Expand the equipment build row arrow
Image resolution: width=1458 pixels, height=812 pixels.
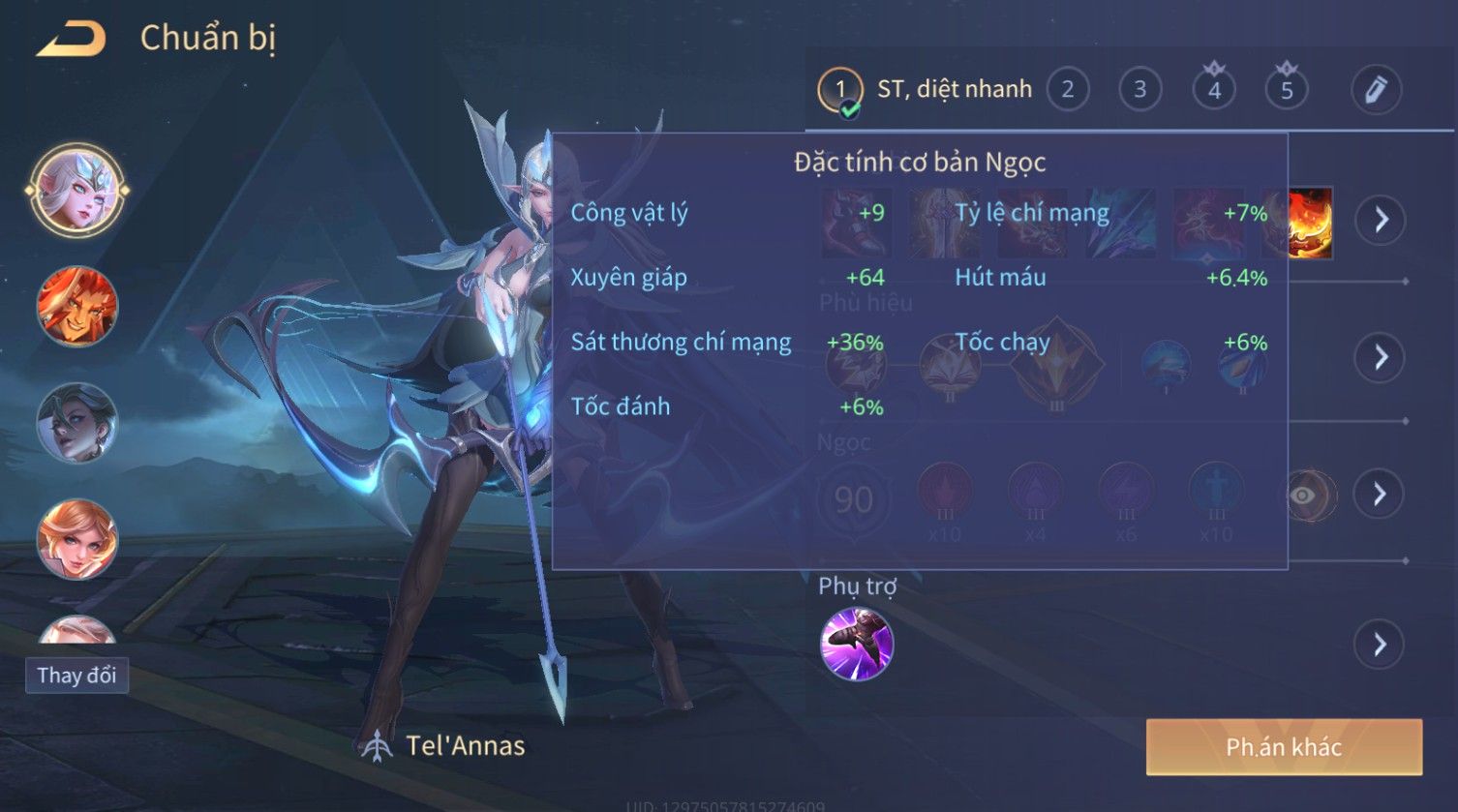(1380, 221)
